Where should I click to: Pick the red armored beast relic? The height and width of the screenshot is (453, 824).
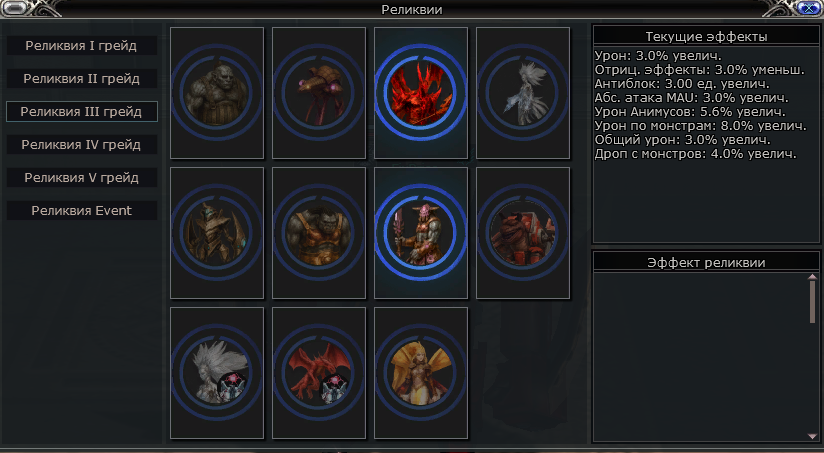(523, 233)
